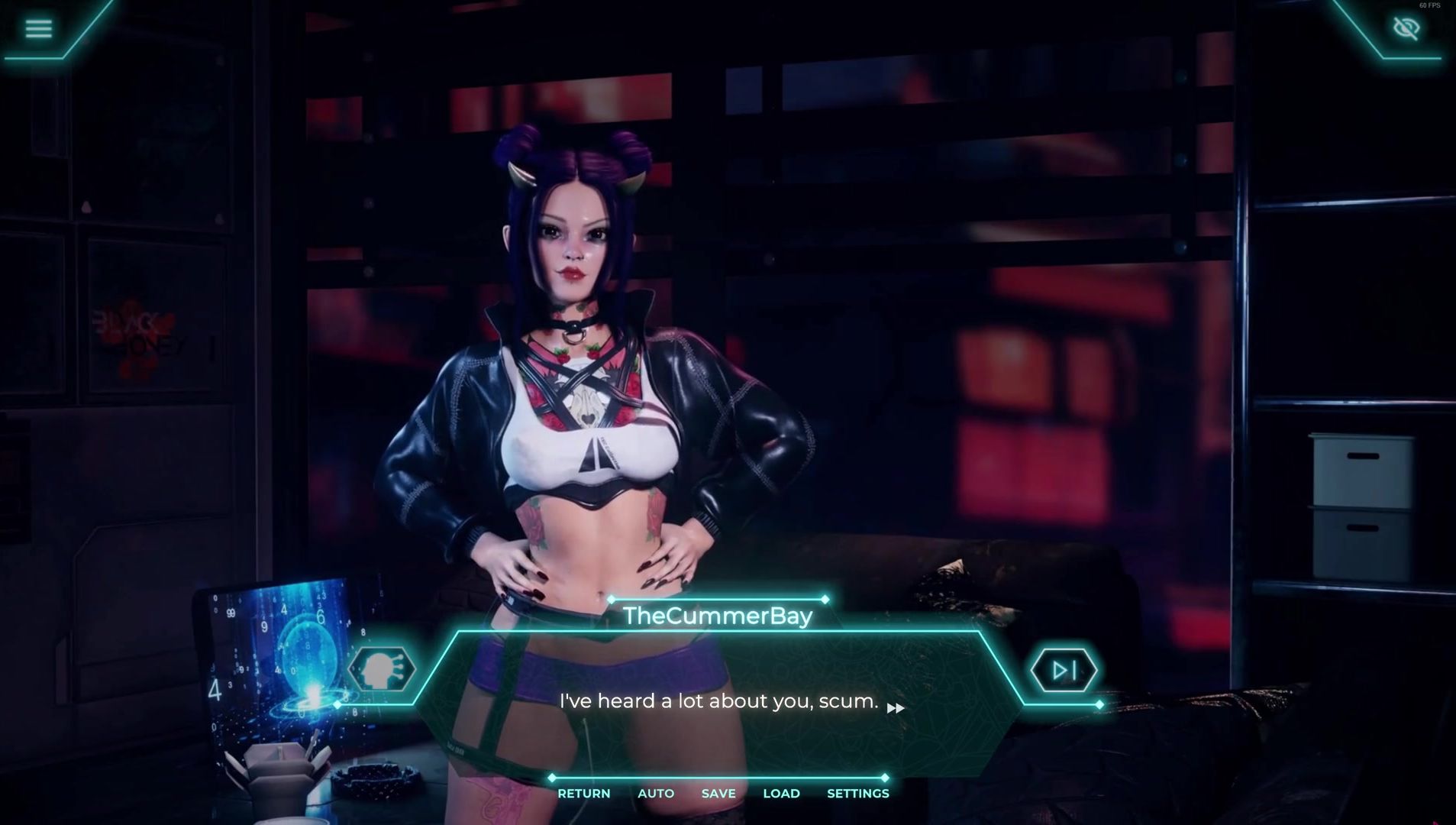Enable AUTO dialogue mode

(656, 794)
